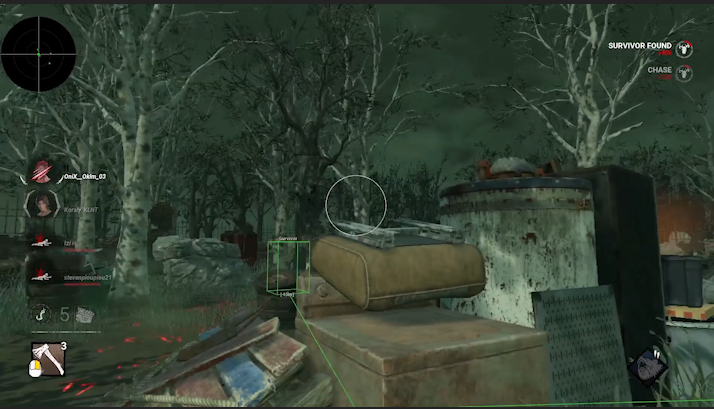Screen dimensions: 714x409
Task: Select survivor OniX__Okim_03's status icon
Action: click(x=41, y=172)
